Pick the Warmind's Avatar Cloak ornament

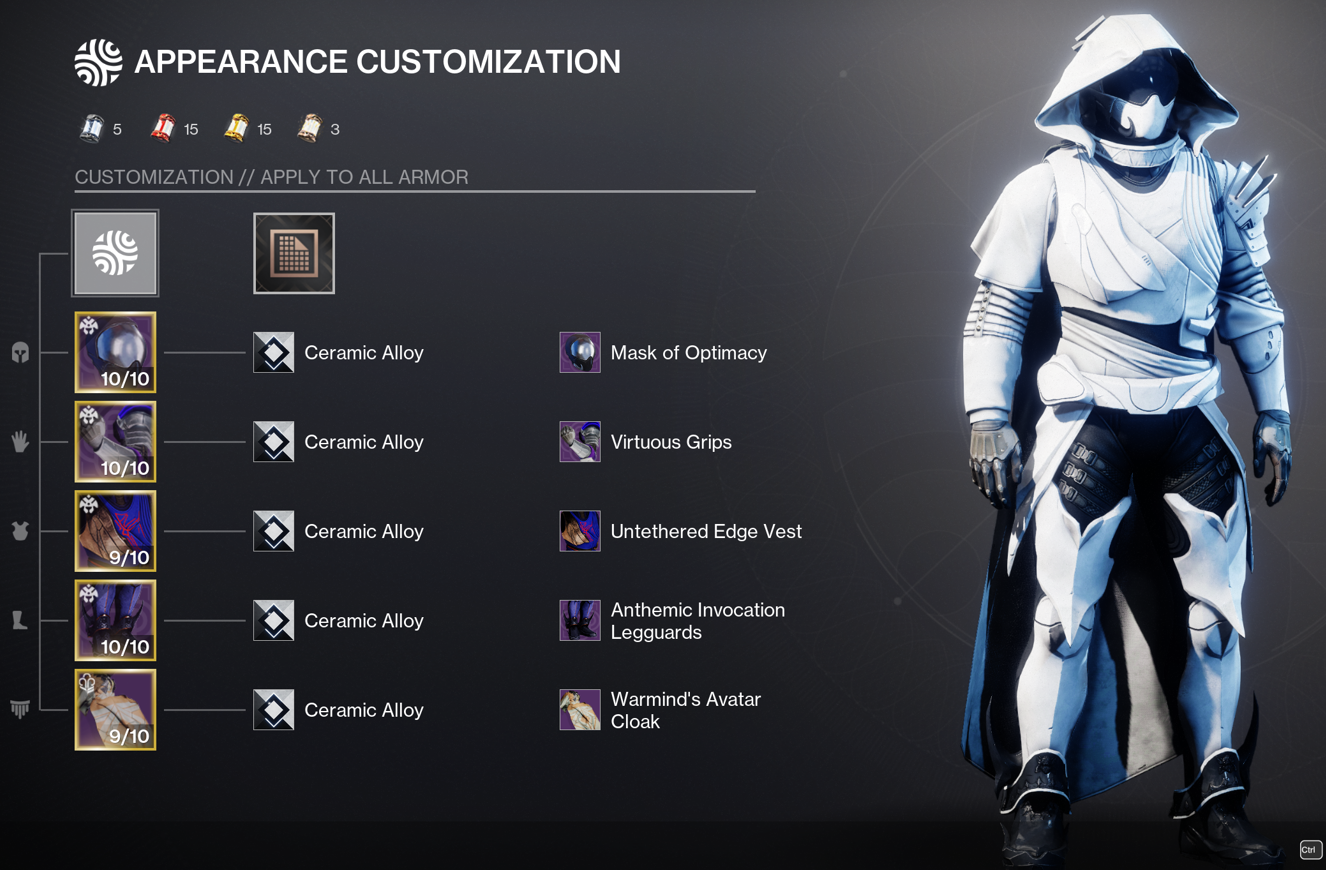580,710
